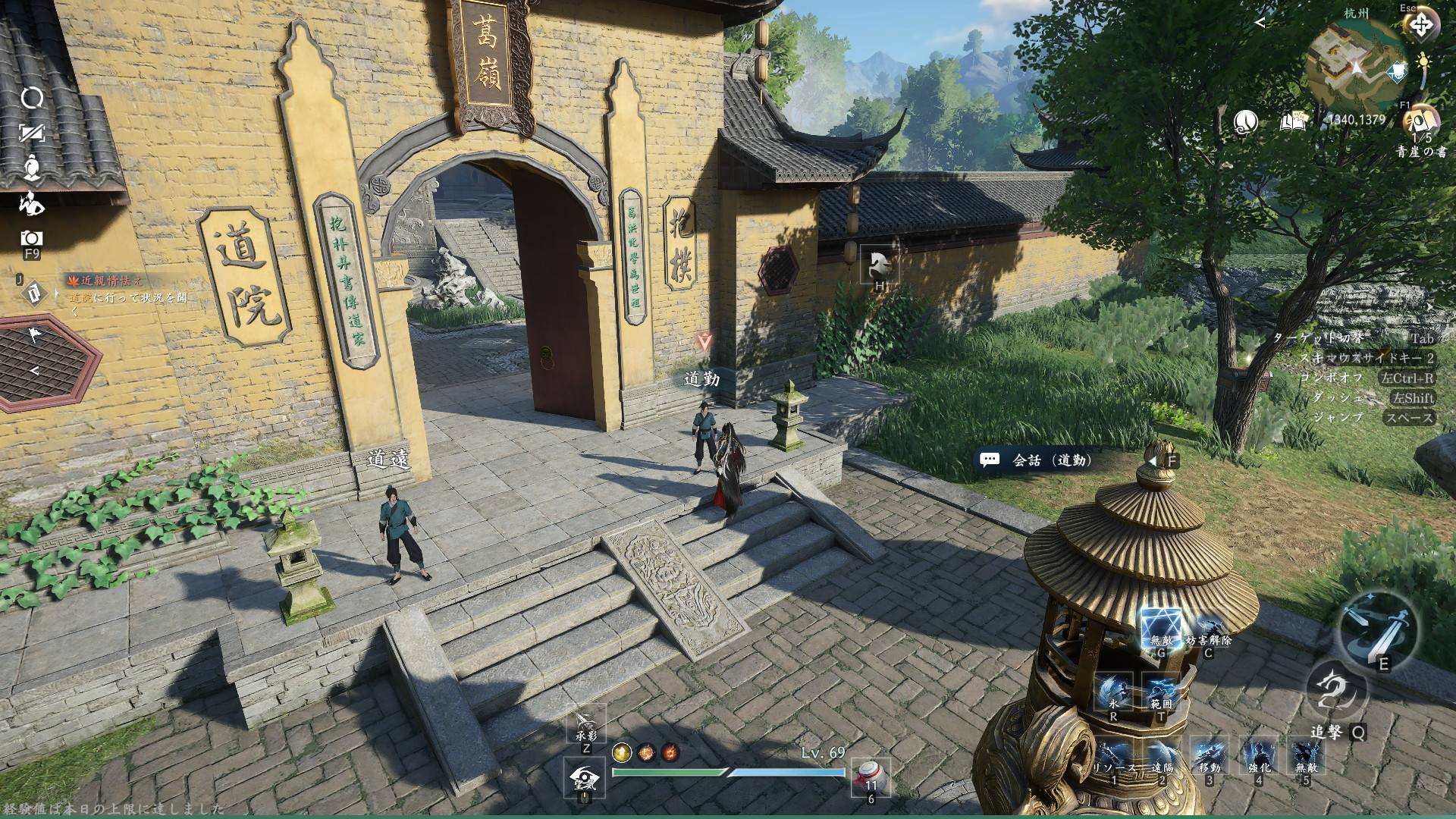Image resolution: width=1456 pixels, height=819 pixels.
Task: Click the circular refresh arrow icon
Action: [x=32, y=97]
